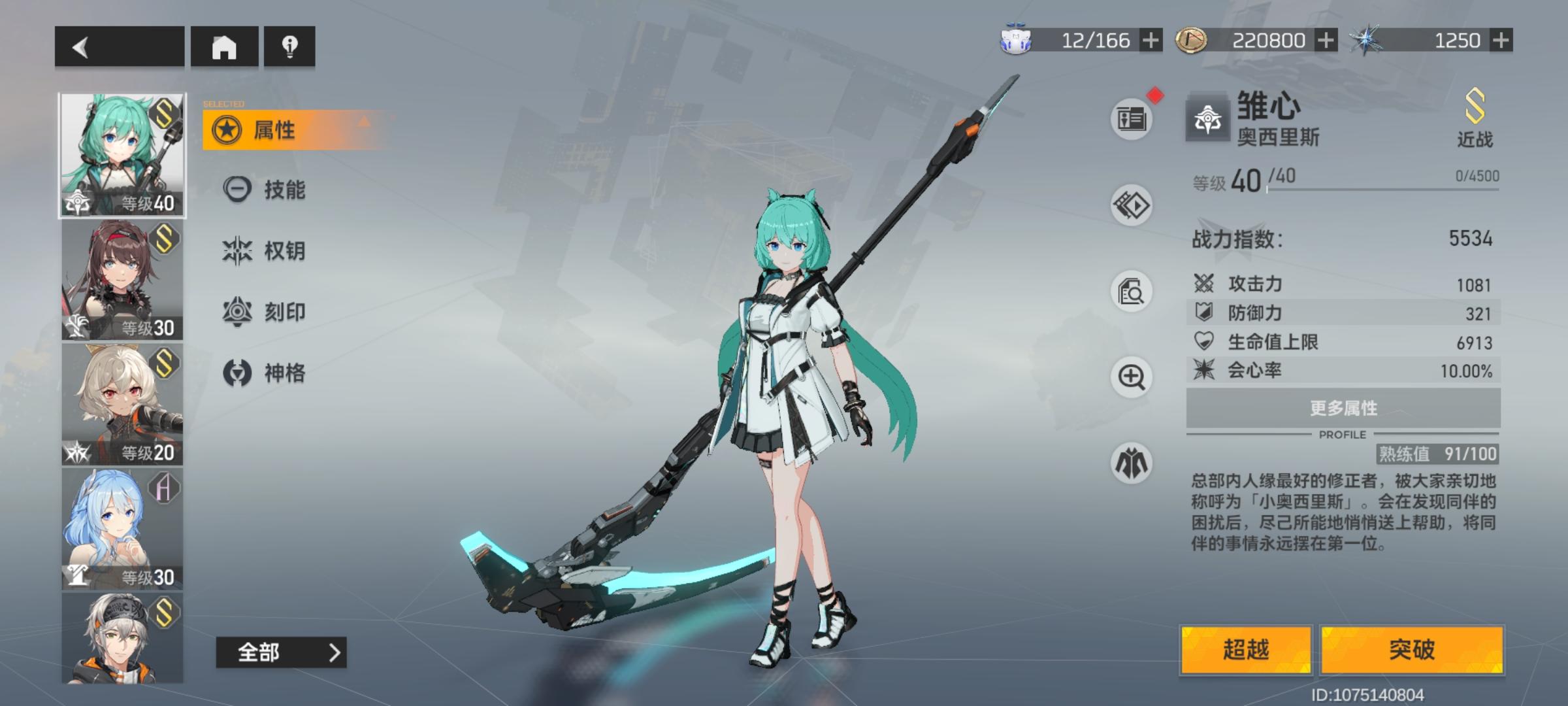
Task: Return to the home screen
Action: click(224, 46)
